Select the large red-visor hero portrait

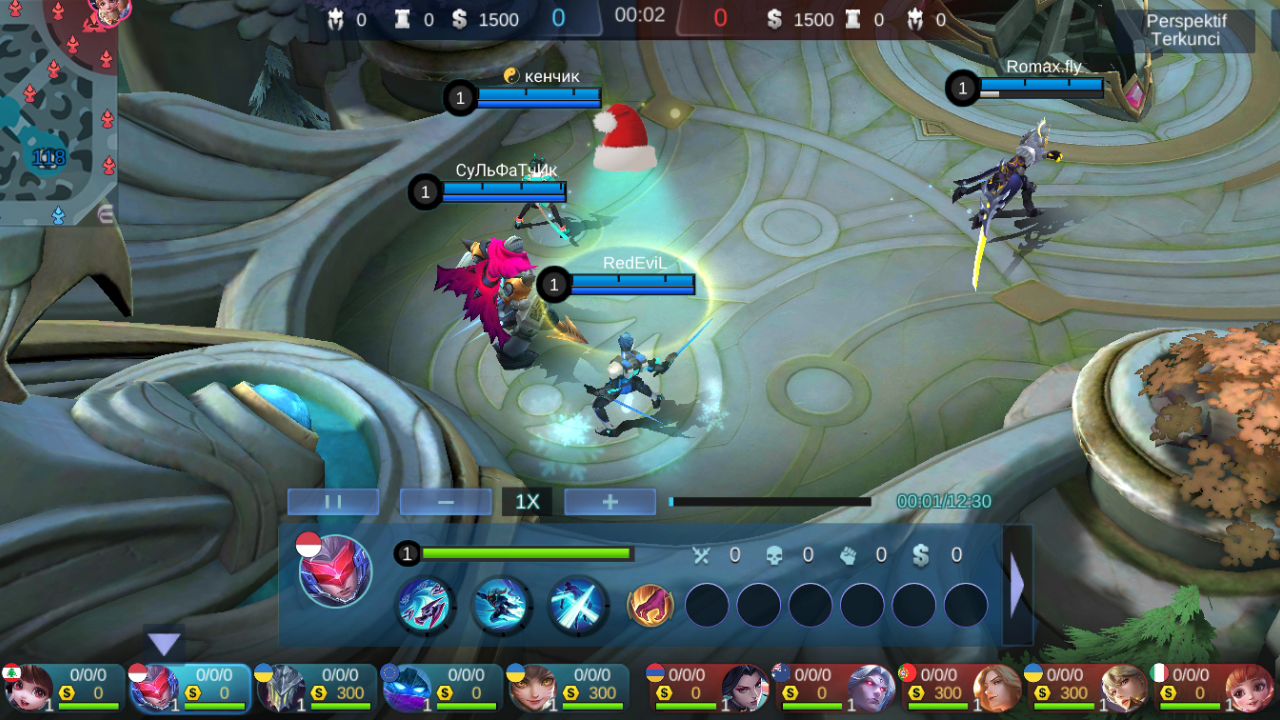pos(335,571)
